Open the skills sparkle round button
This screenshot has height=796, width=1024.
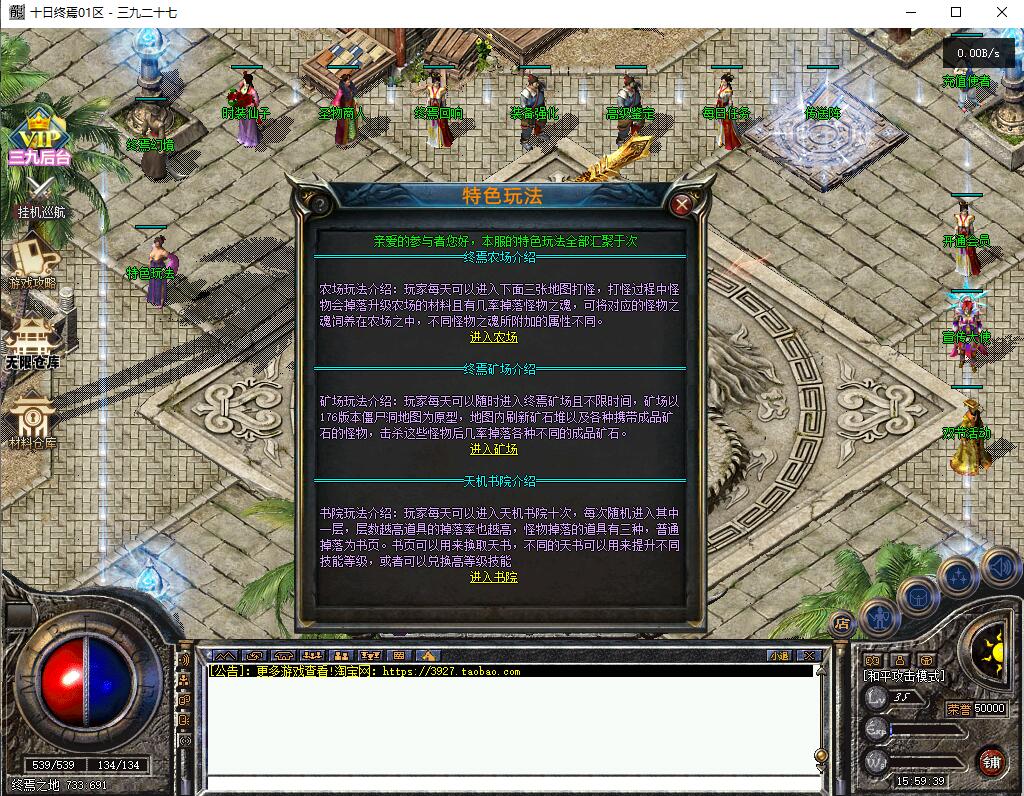(x=957, y=577)
